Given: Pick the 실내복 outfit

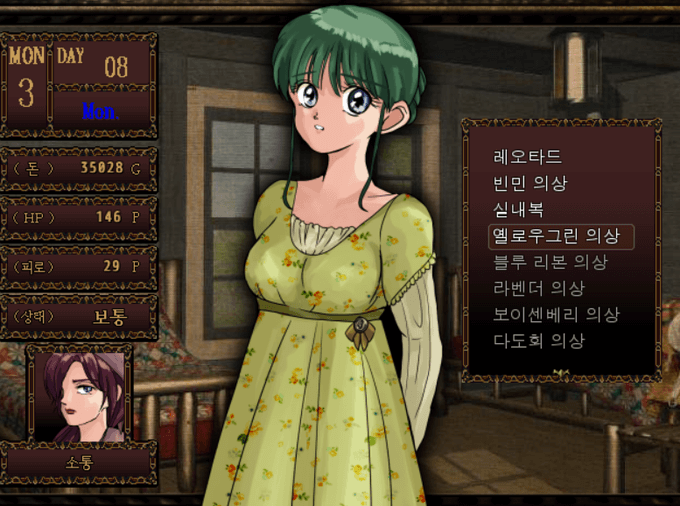Looking at the screenshot, I should [x=518, y=210].
